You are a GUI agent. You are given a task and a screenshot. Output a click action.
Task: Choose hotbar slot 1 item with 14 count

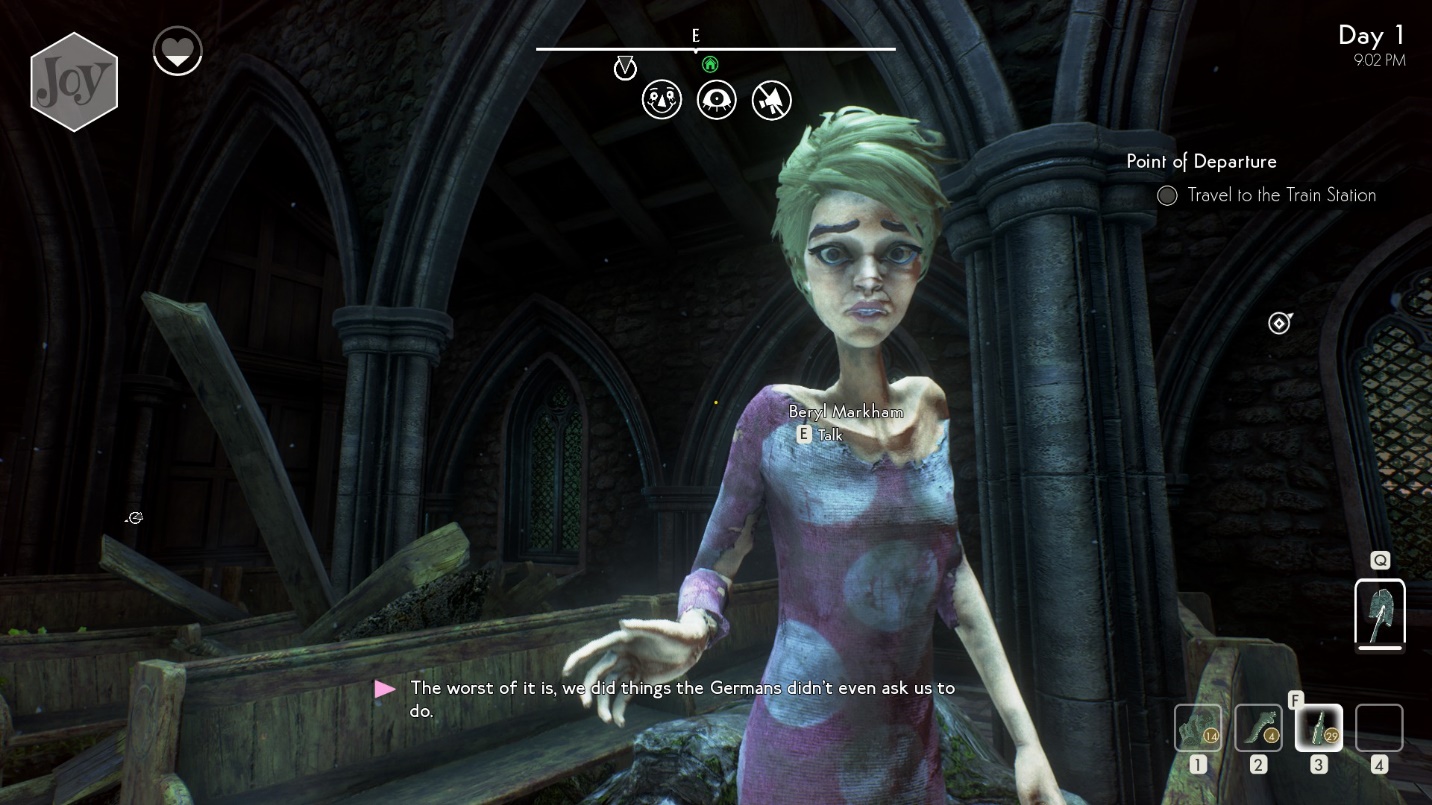[x=1198, y=727]
